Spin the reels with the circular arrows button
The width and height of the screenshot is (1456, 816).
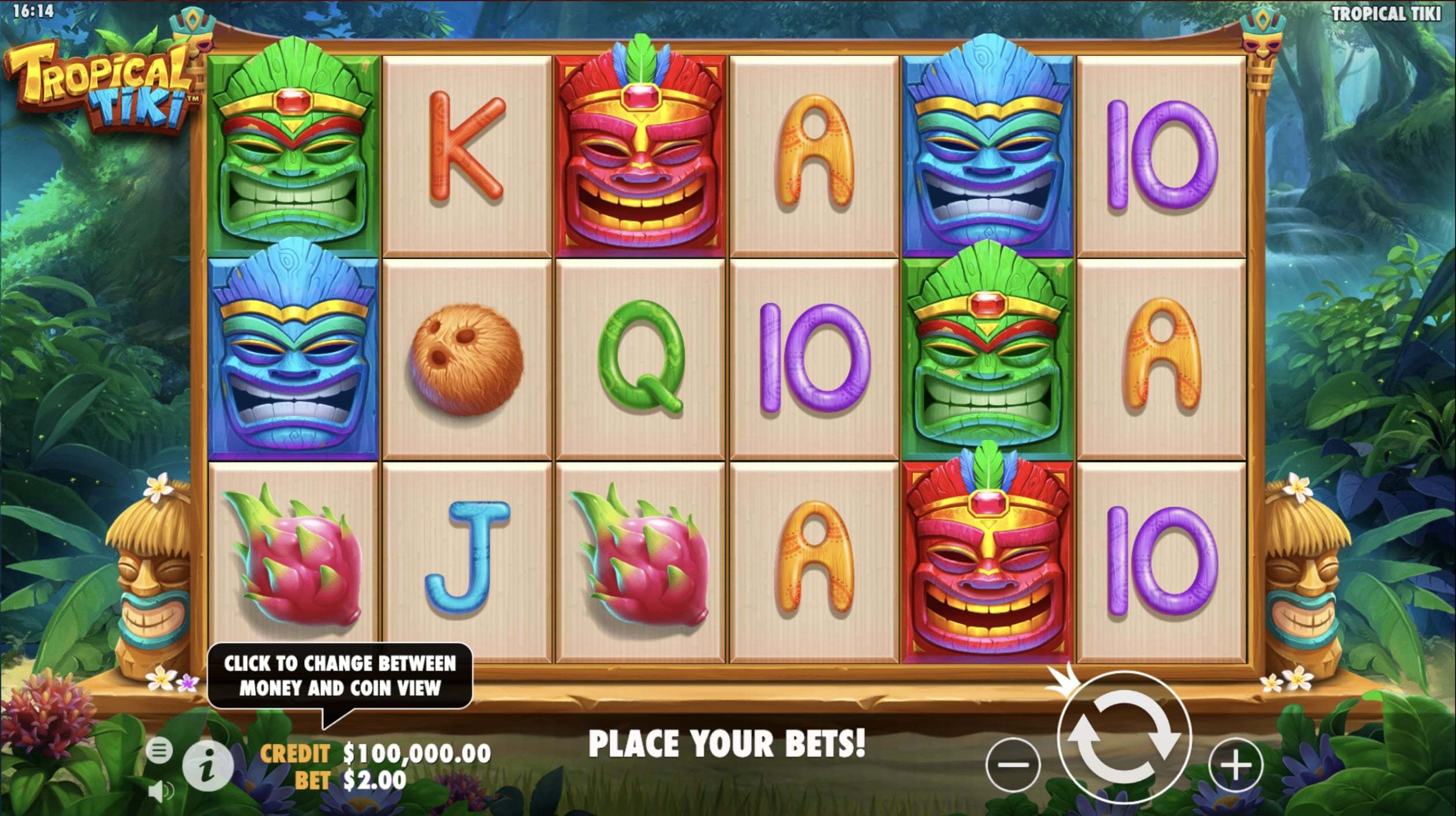point(1123,738)
